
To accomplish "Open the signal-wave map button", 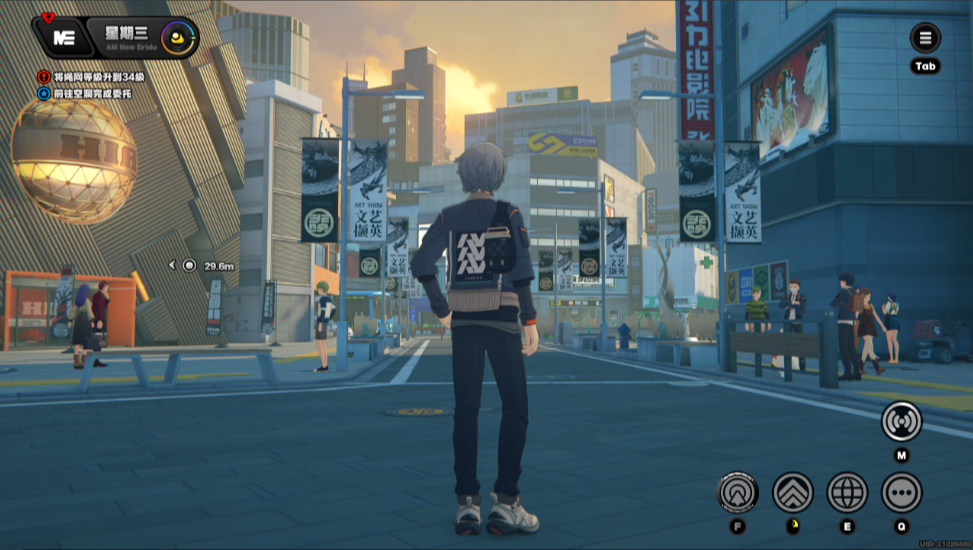I will pos(901,422).
